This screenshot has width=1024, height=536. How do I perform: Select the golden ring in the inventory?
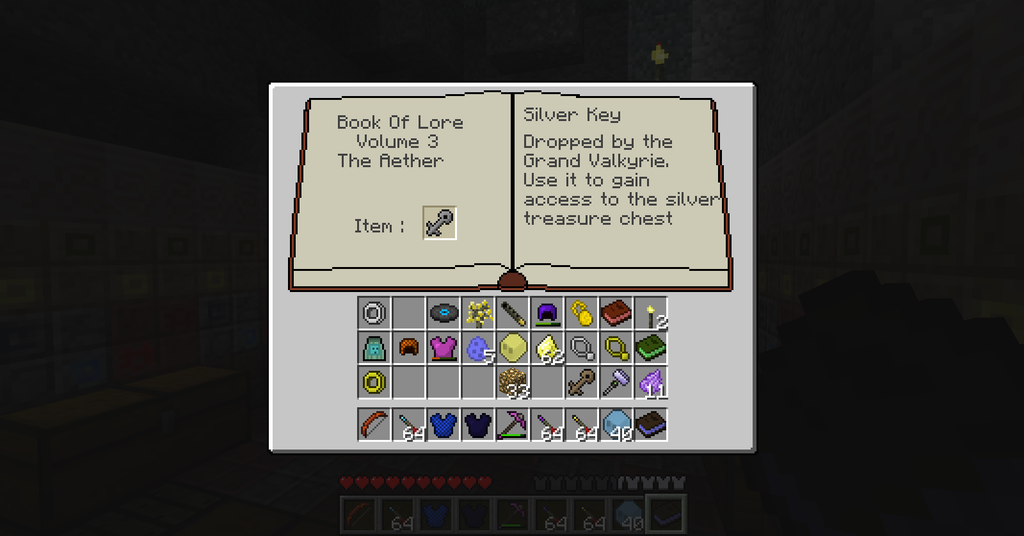pos(374,381)
